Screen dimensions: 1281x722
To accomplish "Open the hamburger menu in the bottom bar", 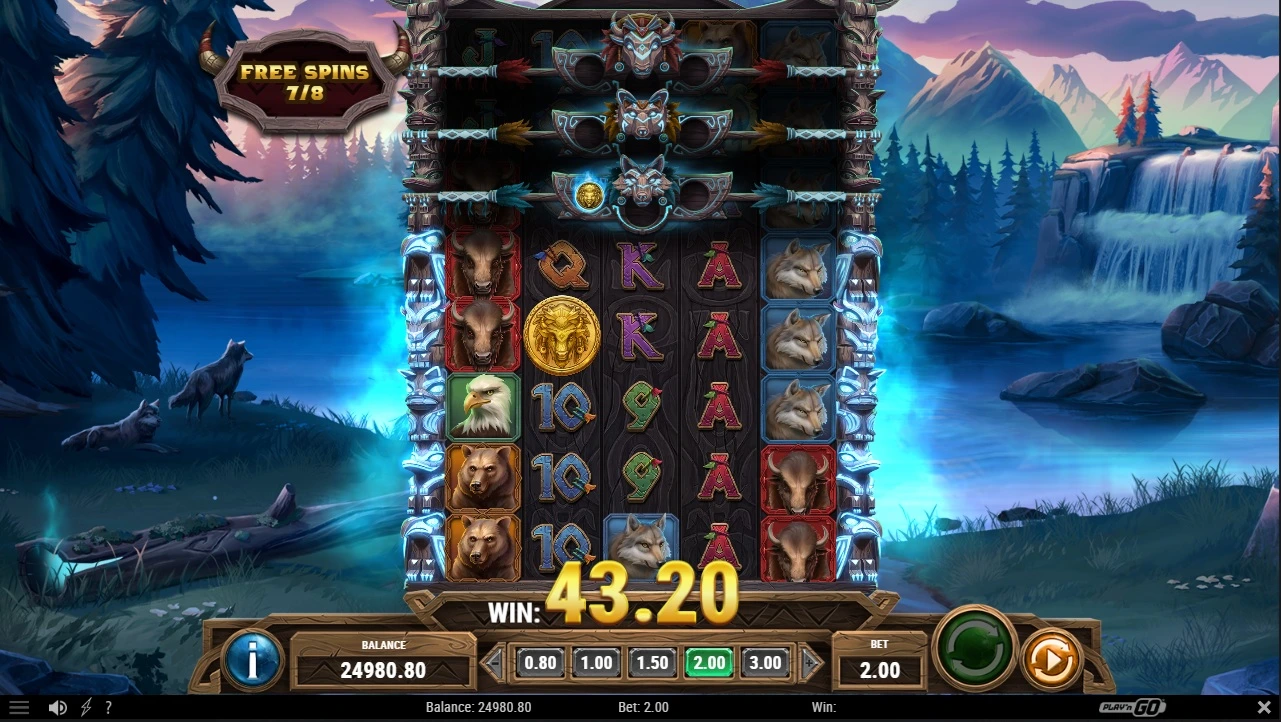I will coord(18,708).
